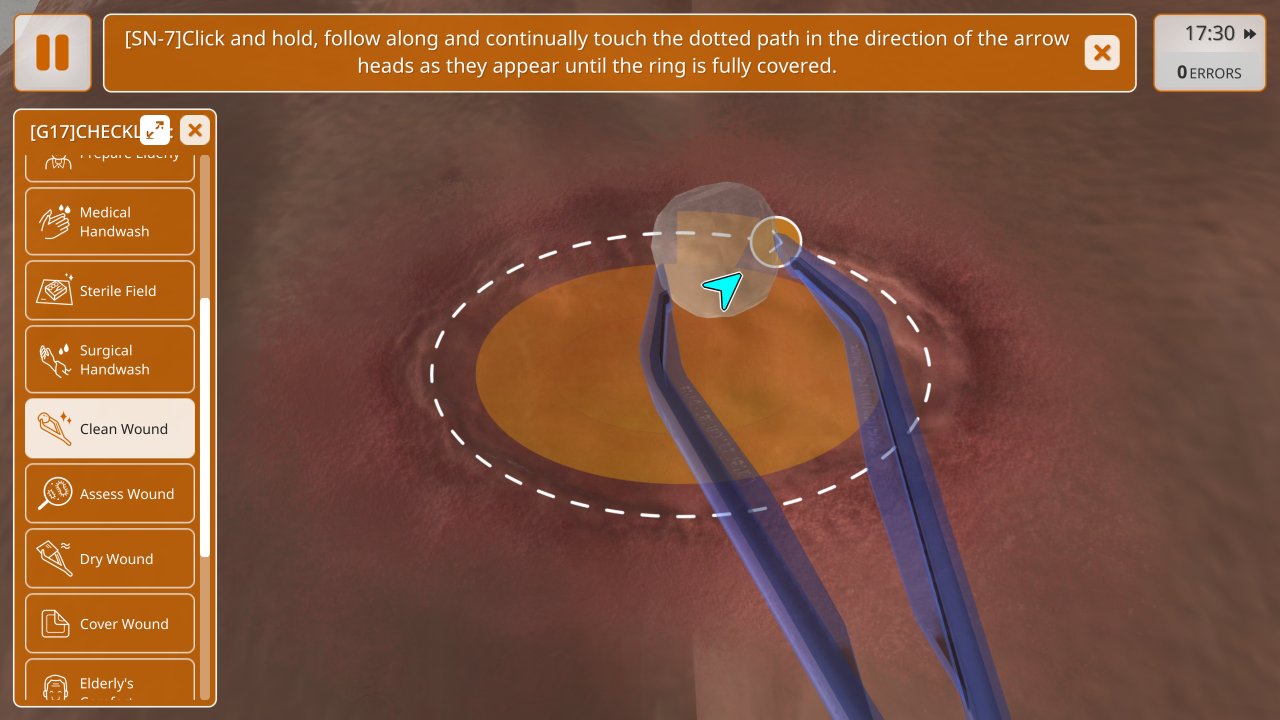
Task: Select the Elderly's Comfort checklist step
Action: pyautogui.click(x=110, y=685)
